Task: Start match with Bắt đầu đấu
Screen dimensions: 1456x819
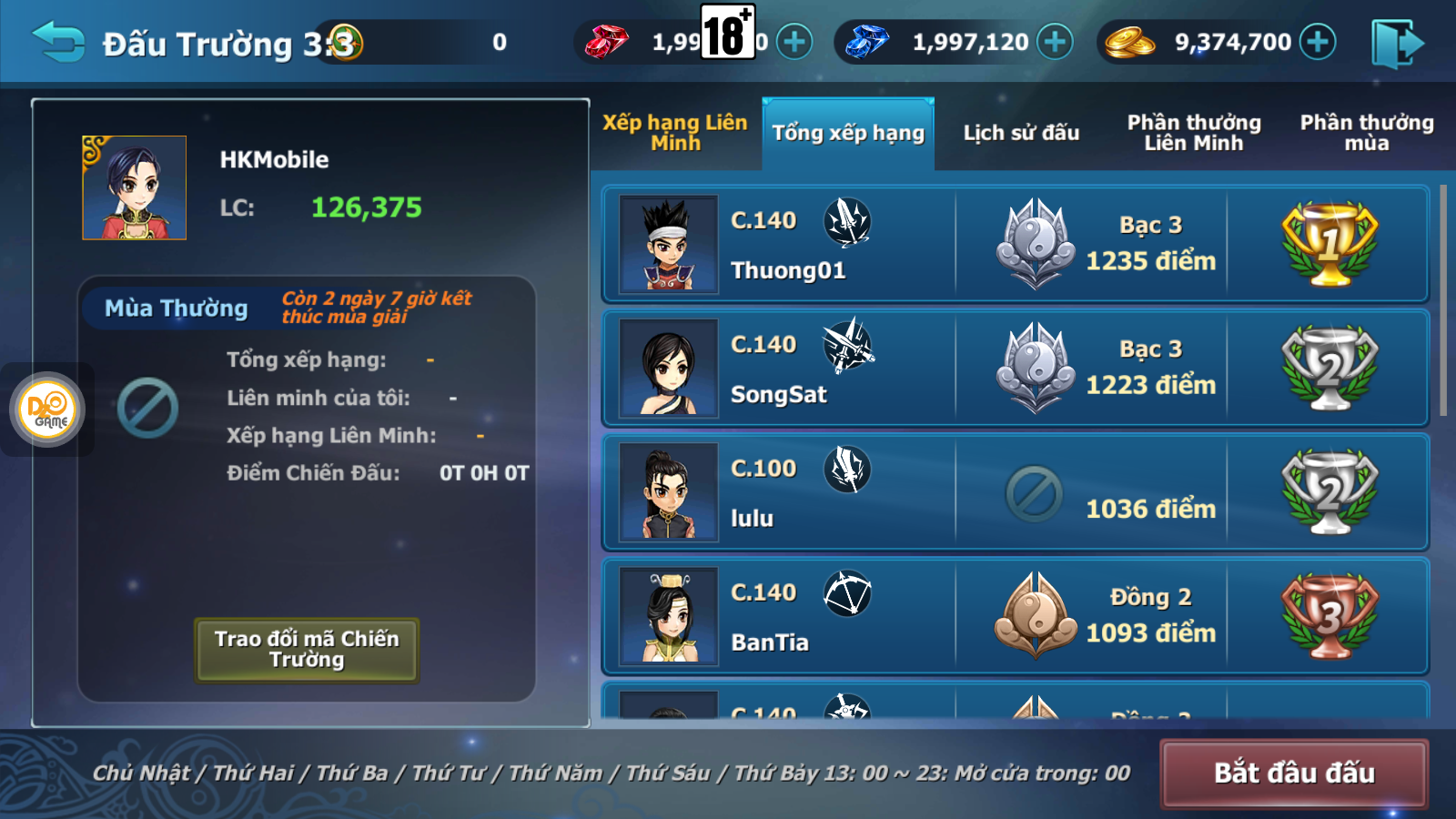Action: (x=1293, y=773)
